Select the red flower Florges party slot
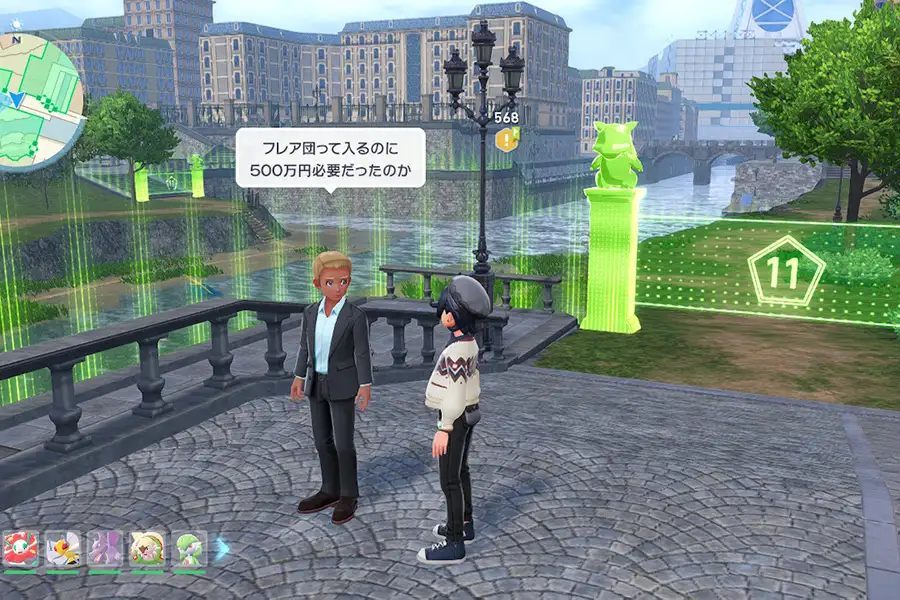 pos(20,549)
